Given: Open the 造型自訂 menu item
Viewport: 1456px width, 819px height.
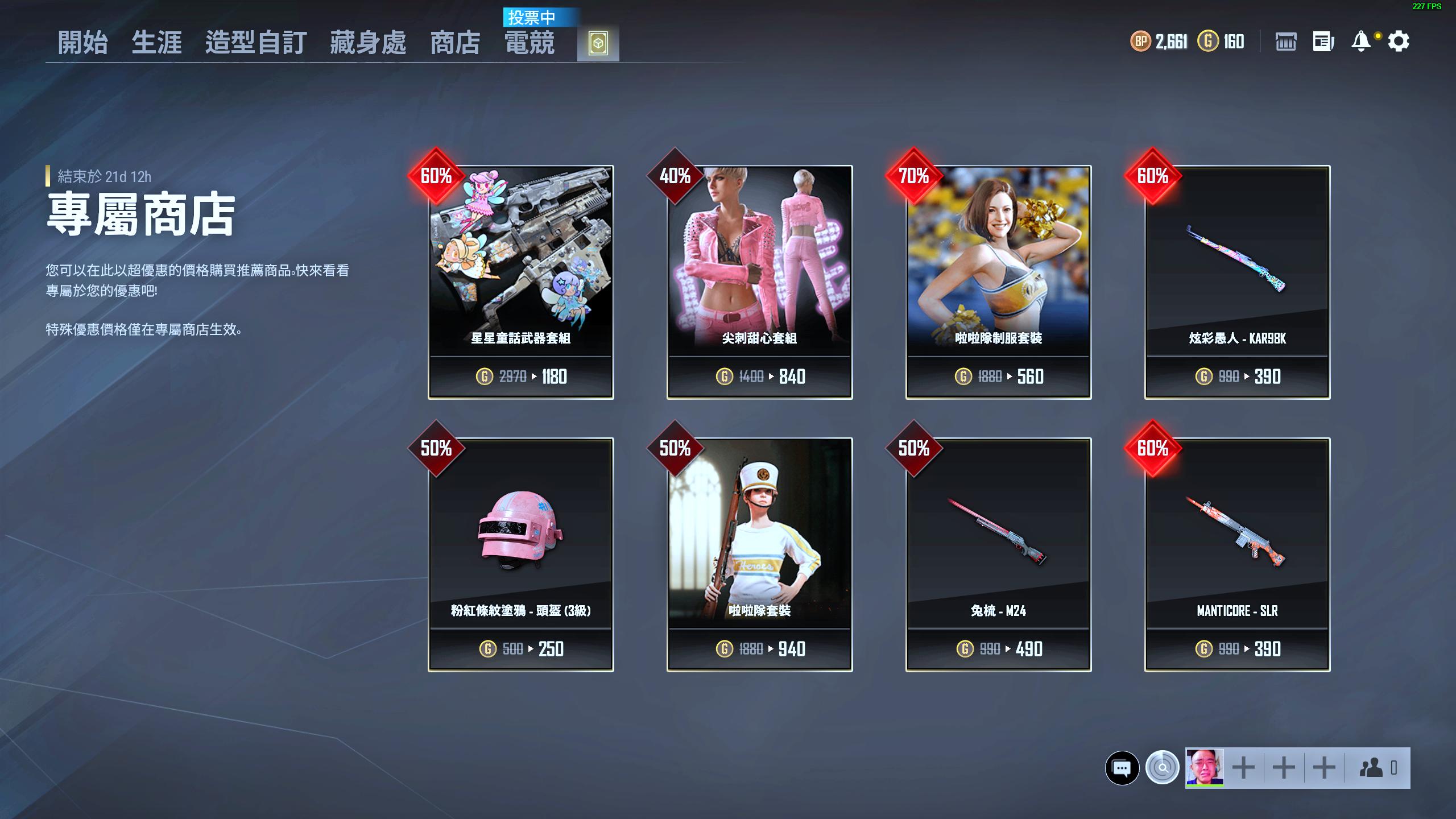Looking at the screenshot, I should (256, 42).
